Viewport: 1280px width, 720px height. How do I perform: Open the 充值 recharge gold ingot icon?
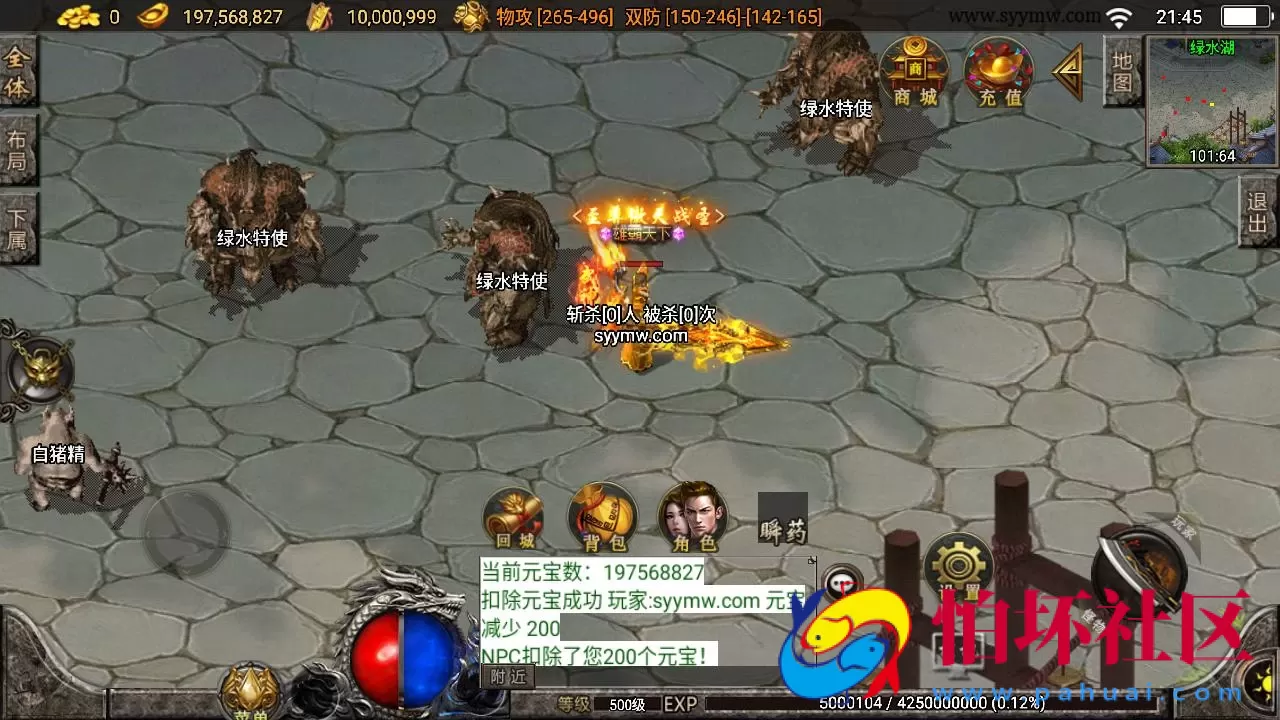tap(997, 70)
